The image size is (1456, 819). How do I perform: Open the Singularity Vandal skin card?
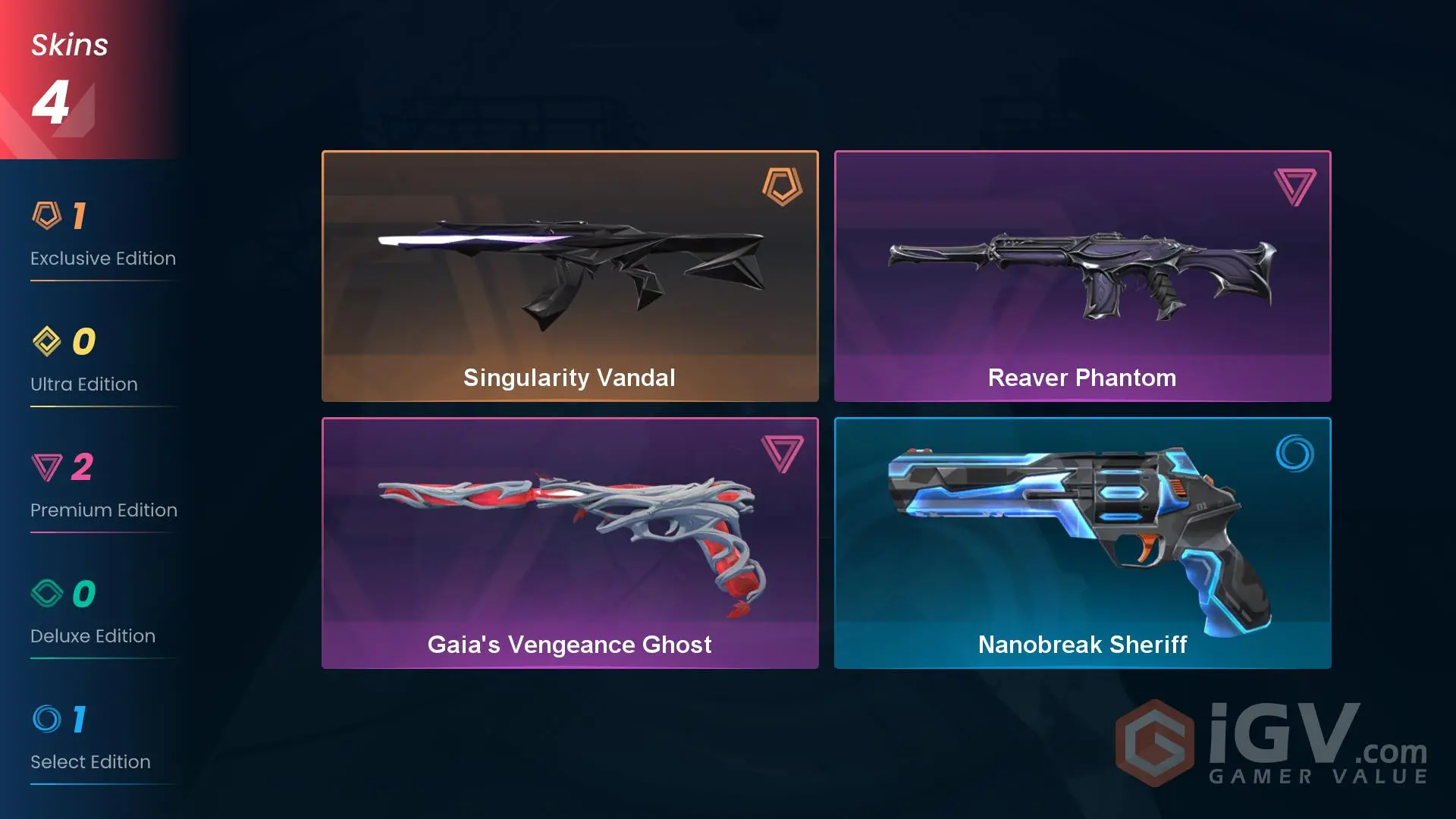click(570, 275)
